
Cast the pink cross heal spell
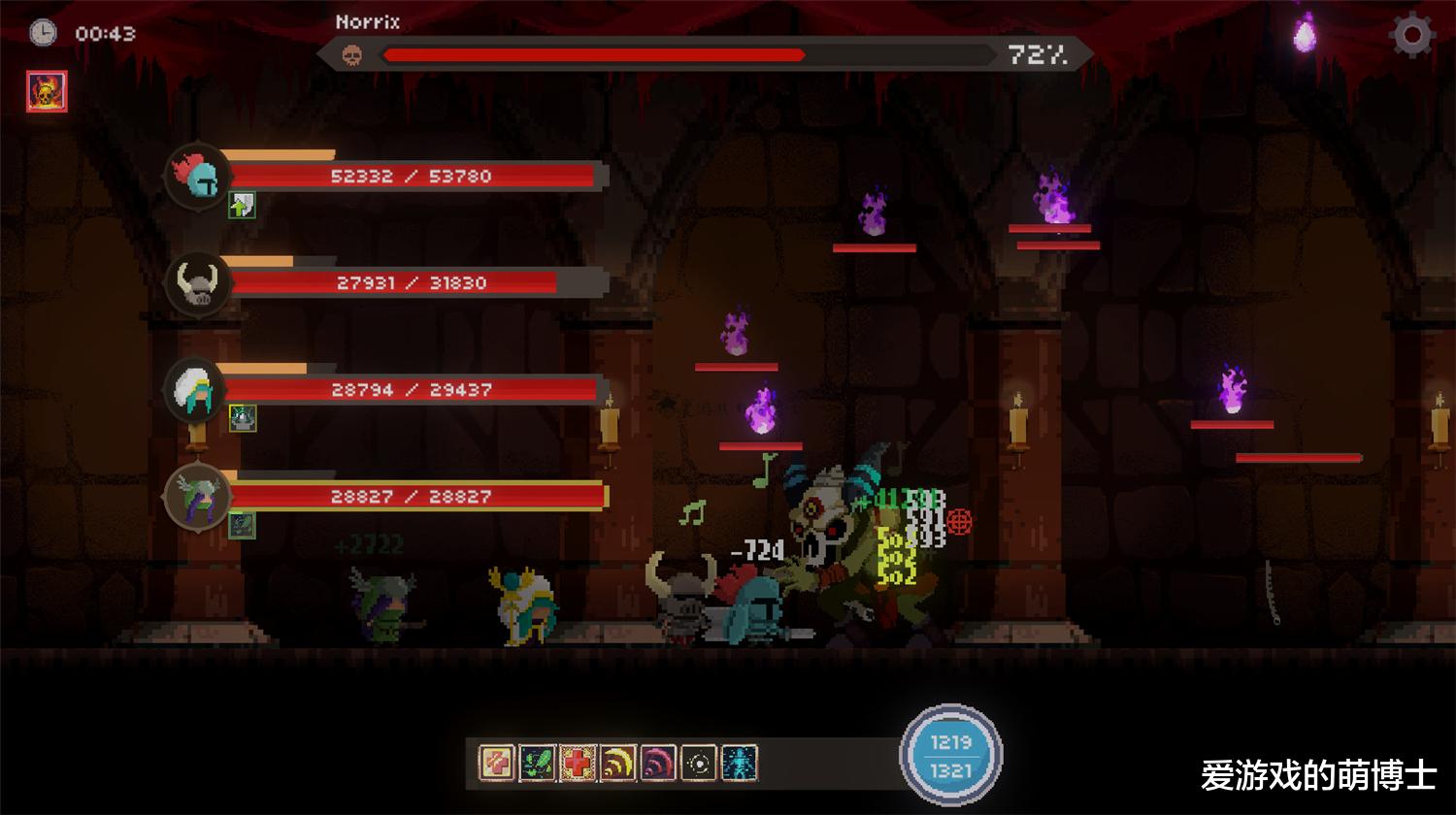497,763
